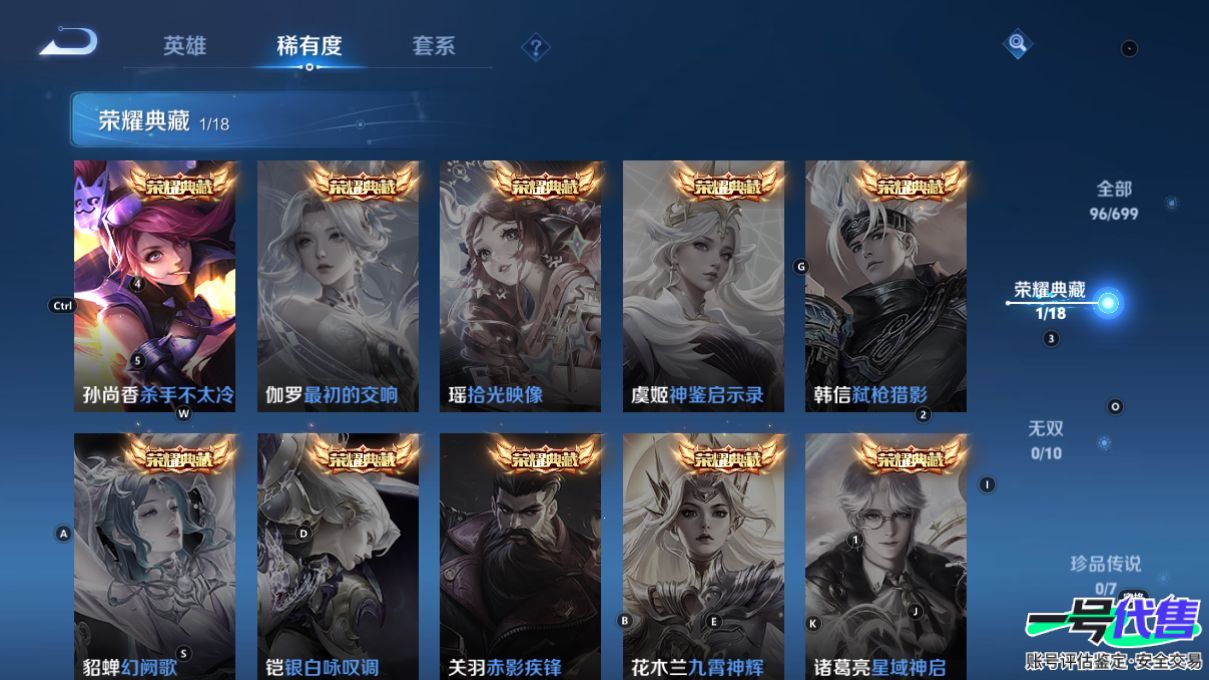
Task: Show the 全部 skins category
Action: (x=1116, y=199)
